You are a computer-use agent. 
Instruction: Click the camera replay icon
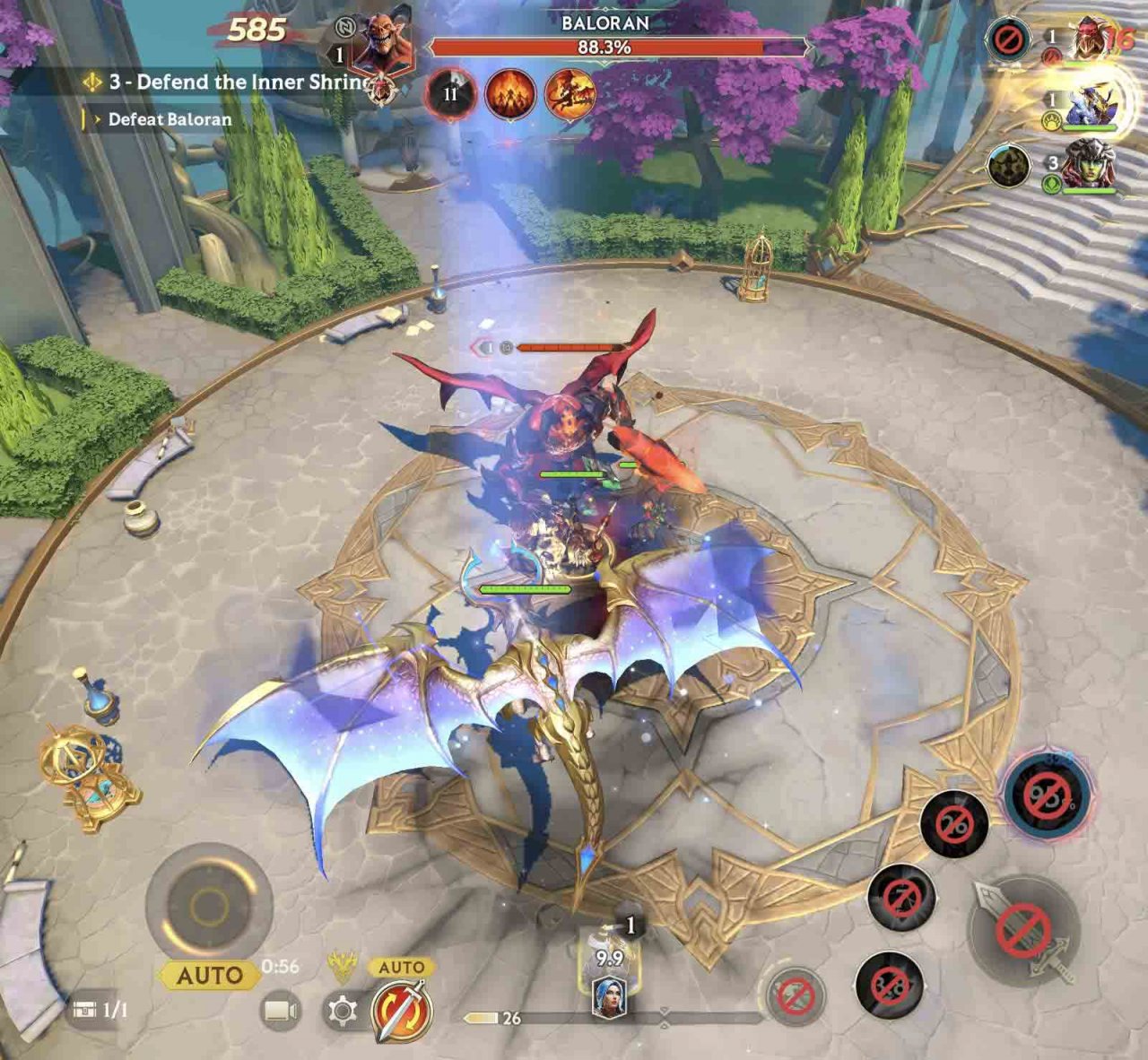tap(280, 1012)
